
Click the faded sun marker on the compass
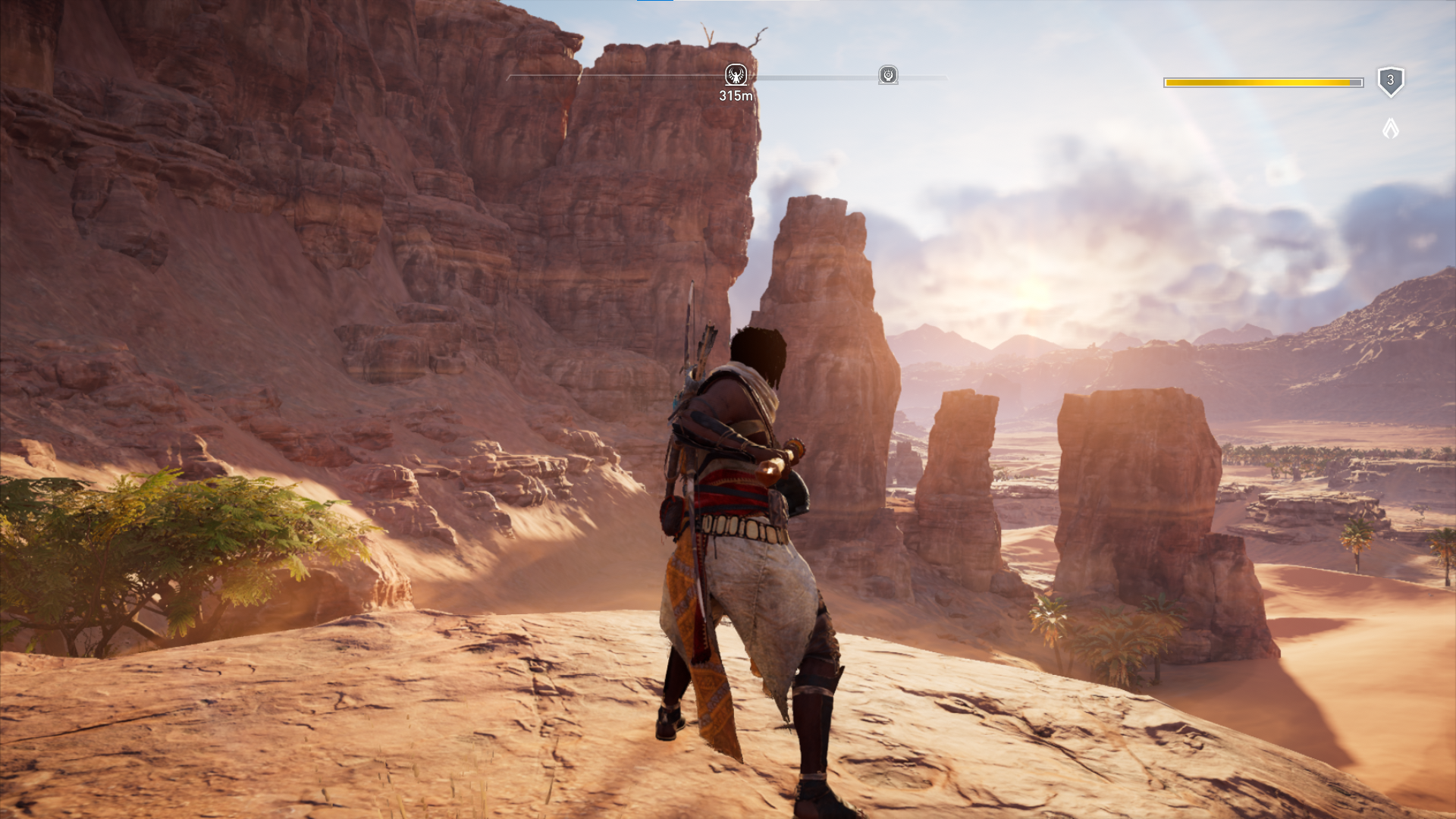(888, 75)
